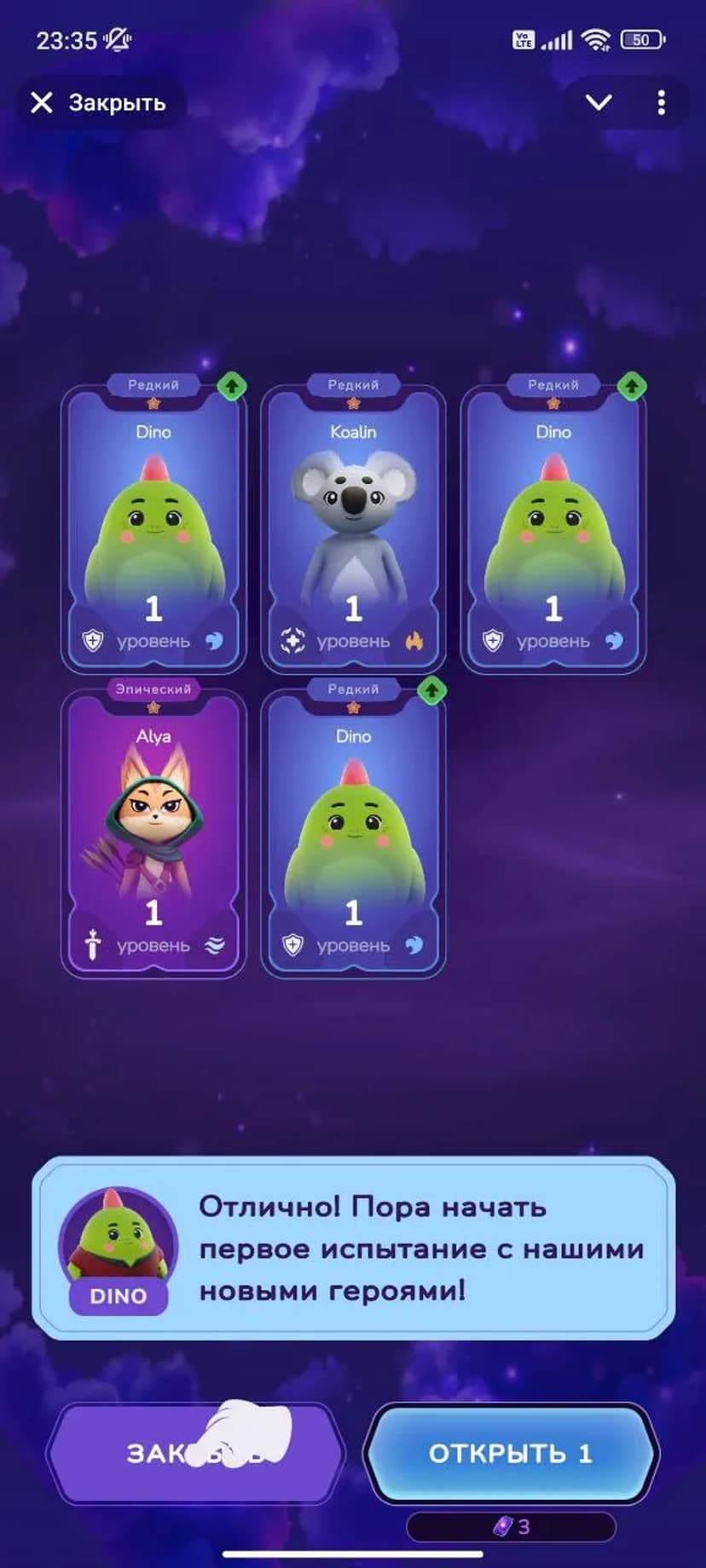
Task: Collapse the app using the chevron arrow
Action: tap(599, 103)
